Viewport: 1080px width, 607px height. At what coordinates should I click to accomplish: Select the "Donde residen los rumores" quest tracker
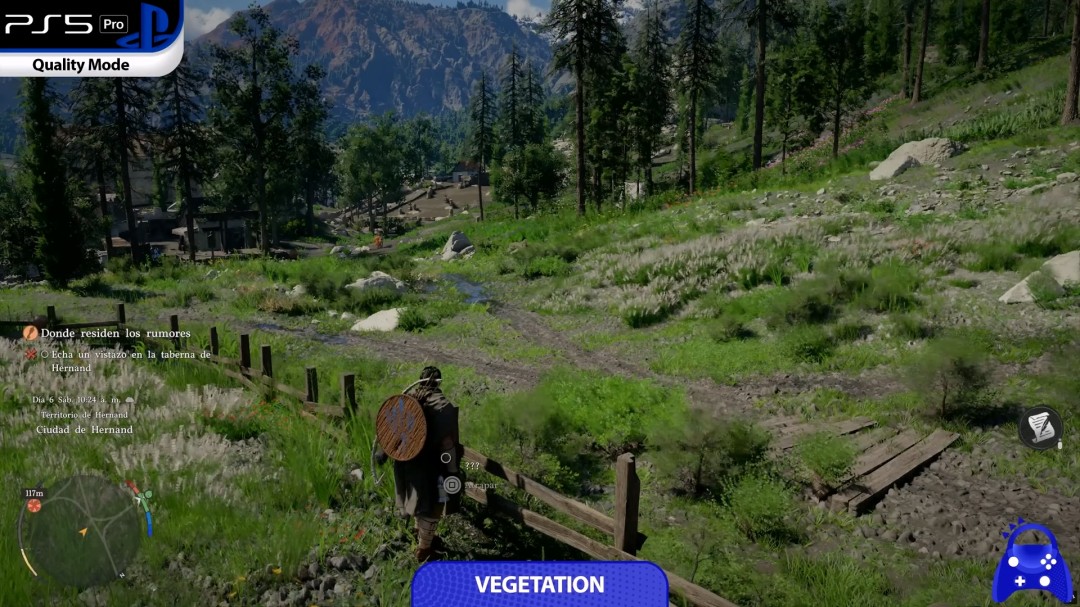(x=114, y=333)
